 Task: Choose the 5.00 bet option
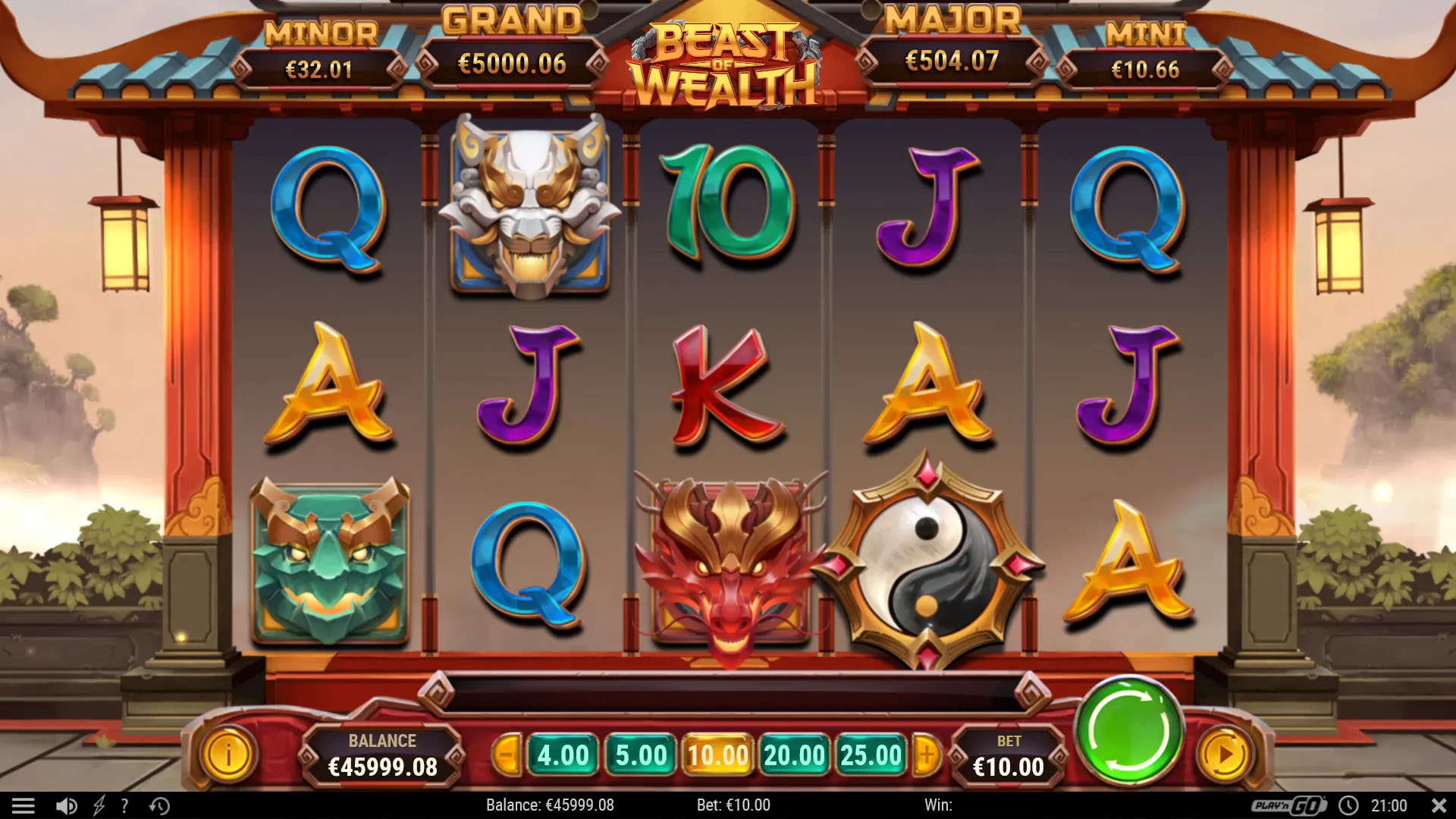coord(641,755)
